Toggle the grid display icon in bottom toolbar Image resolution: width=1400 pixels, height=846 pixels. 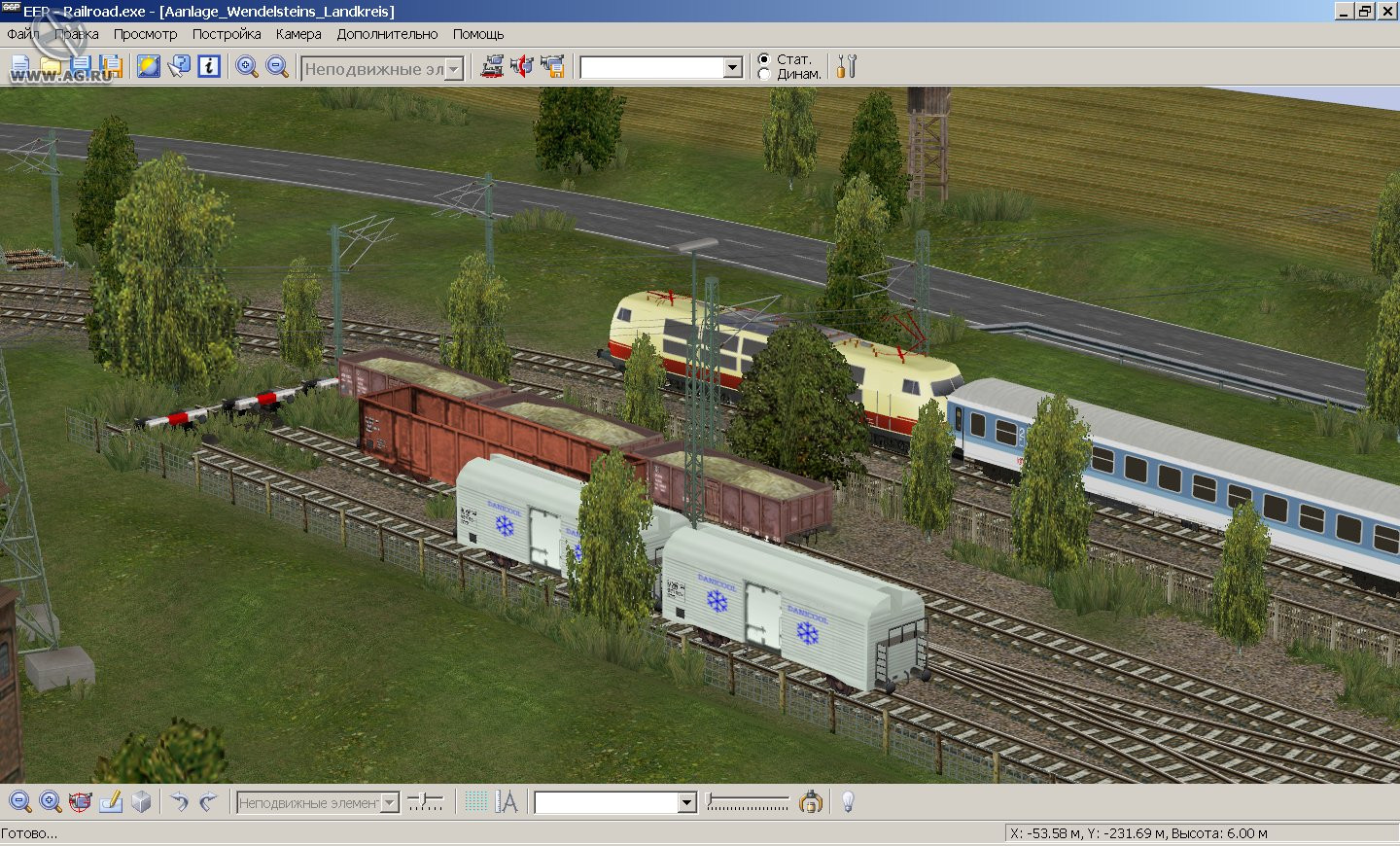[x=476, y=801]
